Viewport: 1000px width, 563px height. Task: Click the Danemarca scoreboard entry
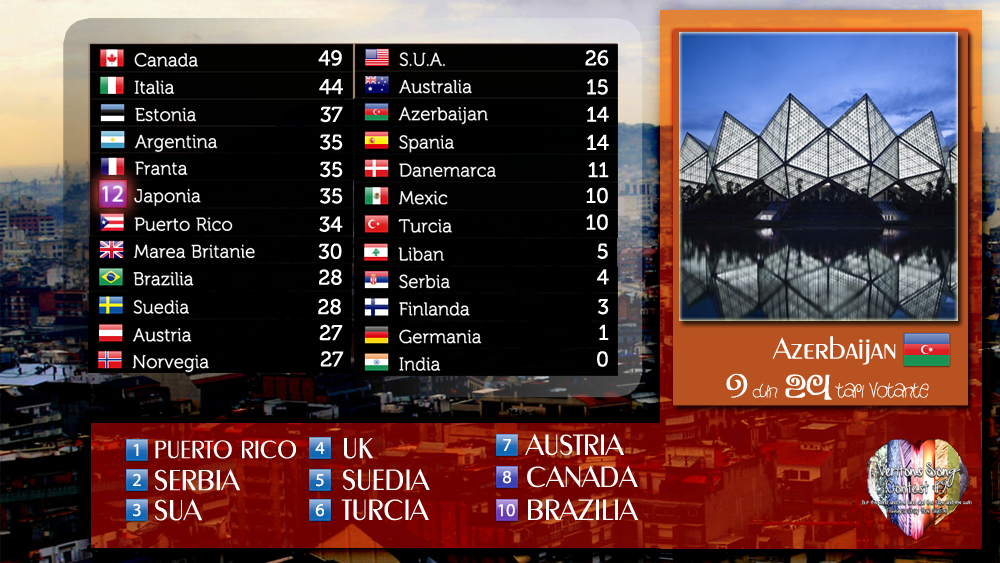[486, 170]
